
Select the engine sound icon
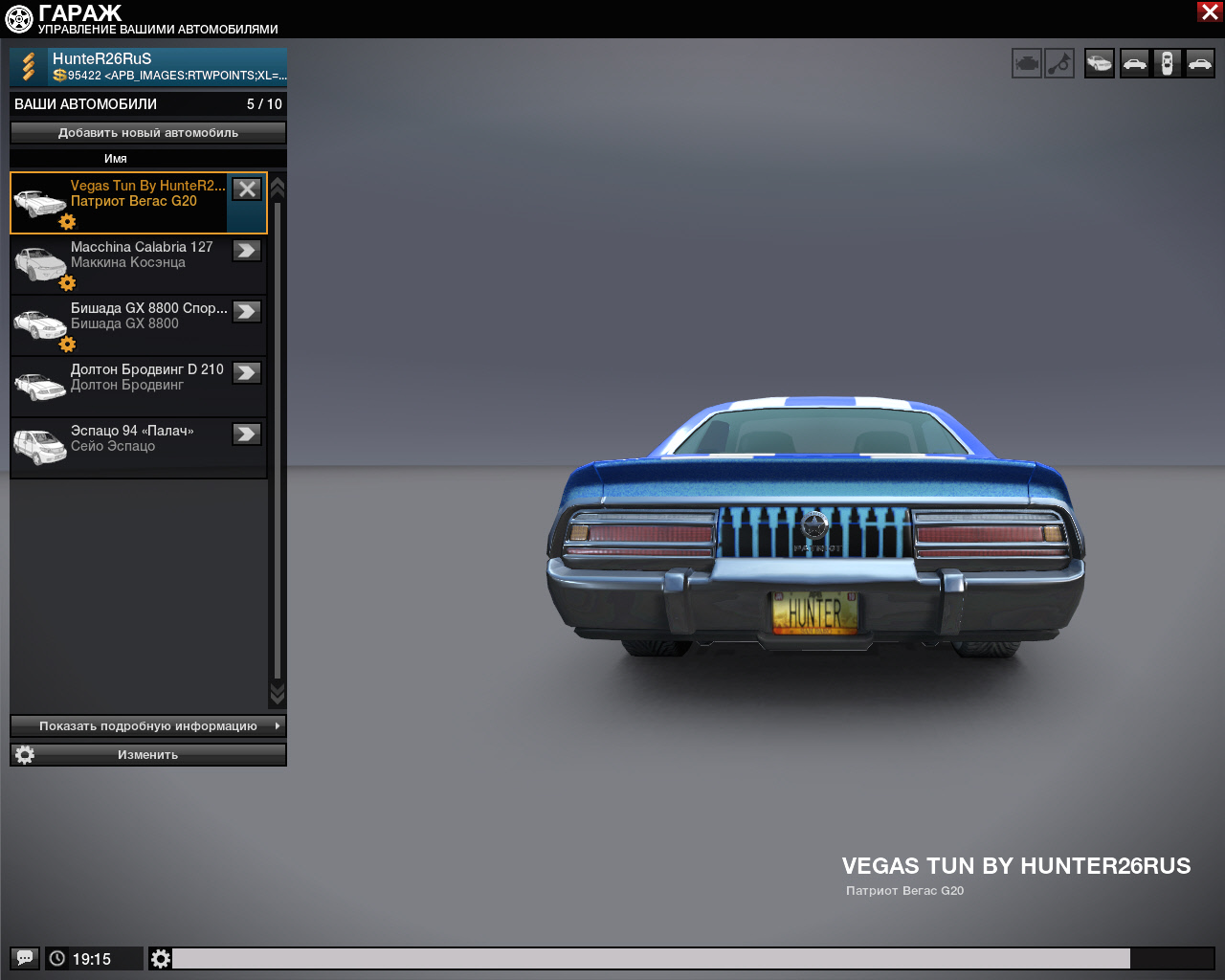click(x=1027, y=64)
